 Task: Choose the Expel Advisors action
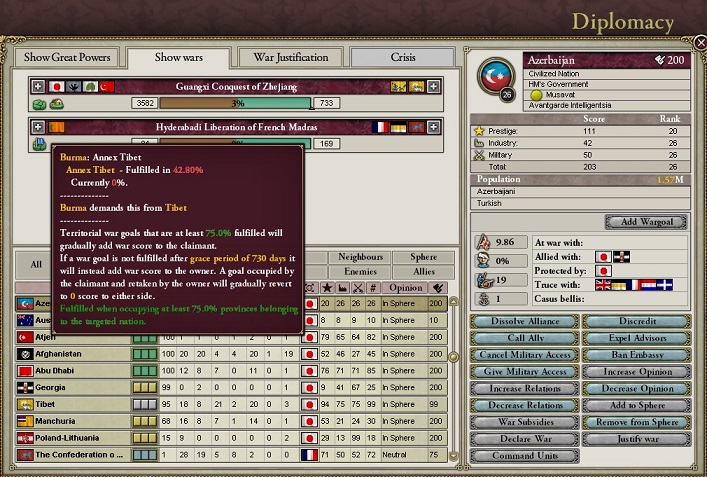[635, 338]
